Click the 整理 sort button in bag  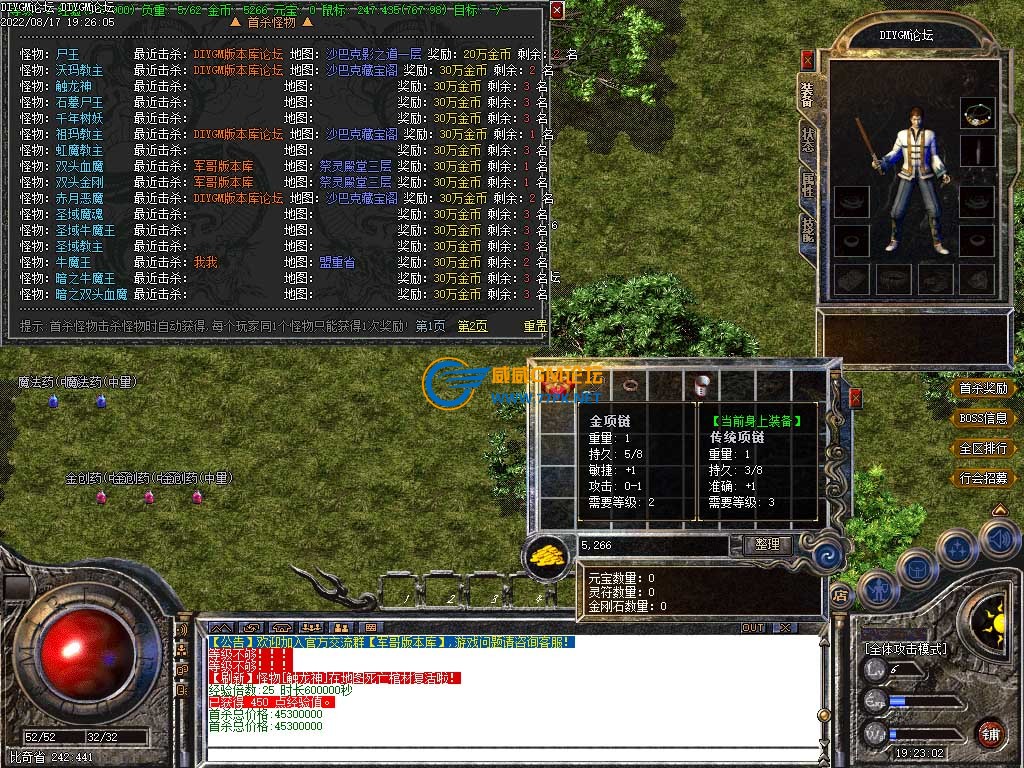[x=768, y=545]
